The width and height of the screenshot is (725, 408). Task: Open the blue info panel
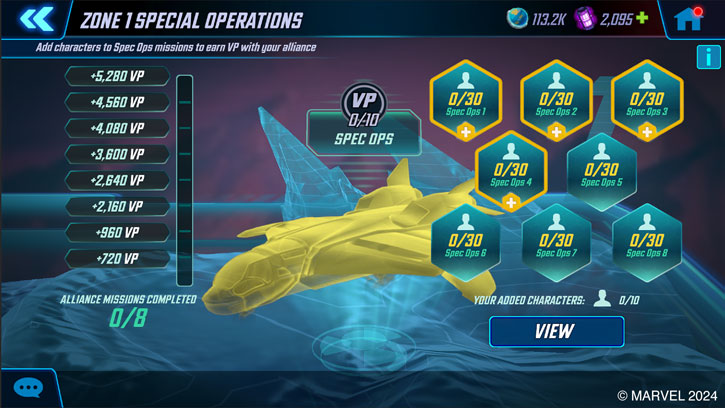tap(708, 57)
